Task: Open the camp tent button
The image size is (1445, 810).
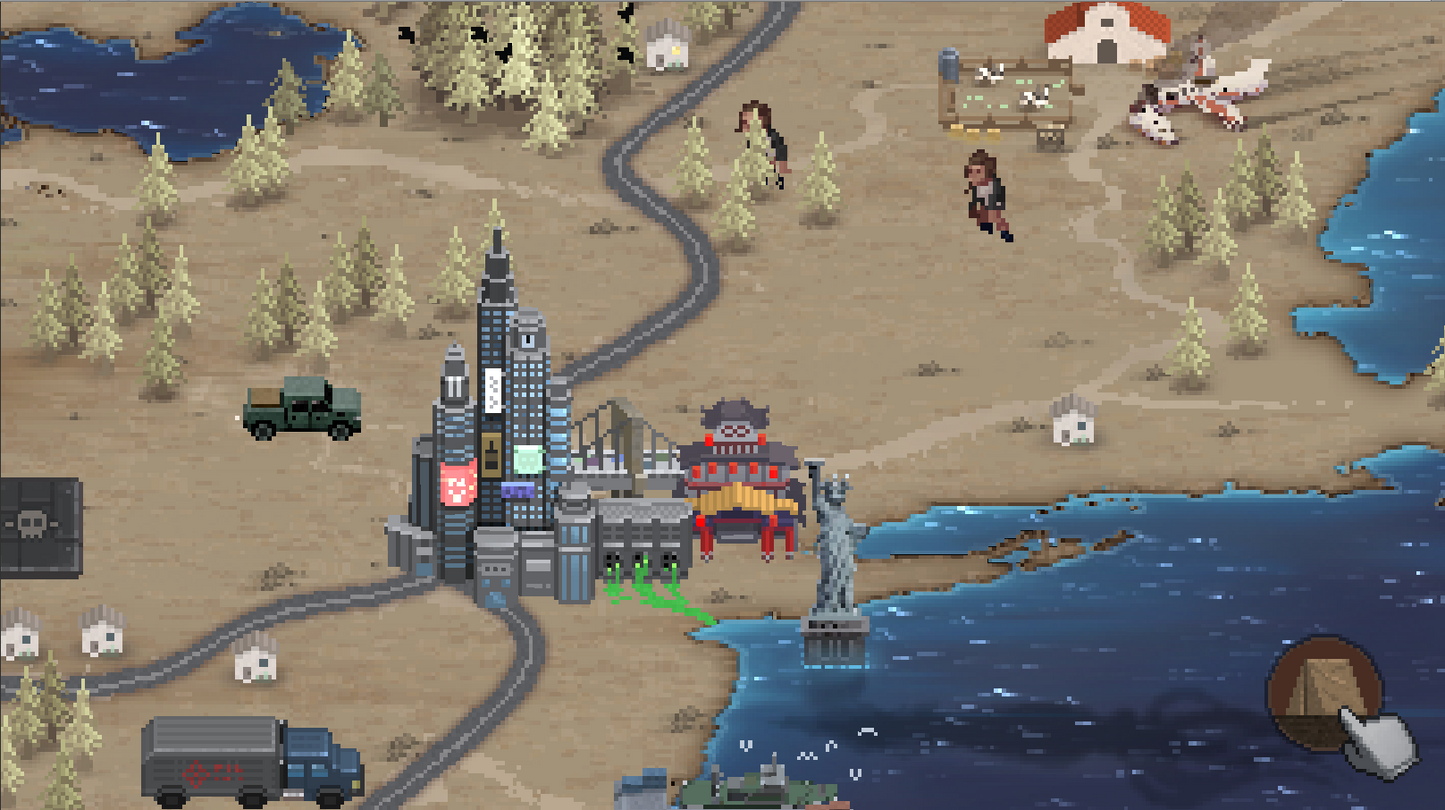Action: [x=1324, y=692]
